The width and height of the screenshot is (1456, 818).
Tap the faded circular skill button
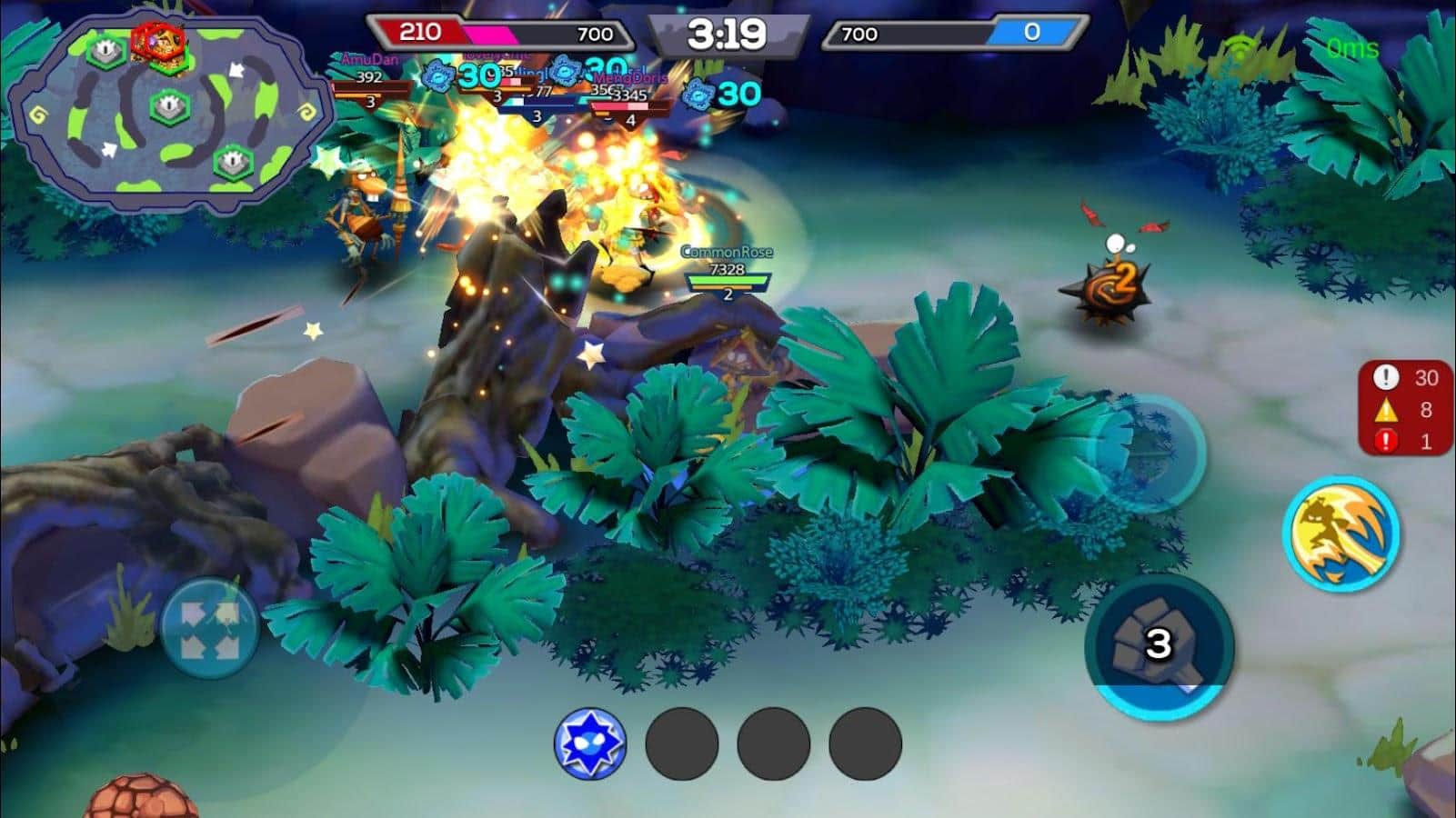pyautogui.click(x=1148, y=454)
